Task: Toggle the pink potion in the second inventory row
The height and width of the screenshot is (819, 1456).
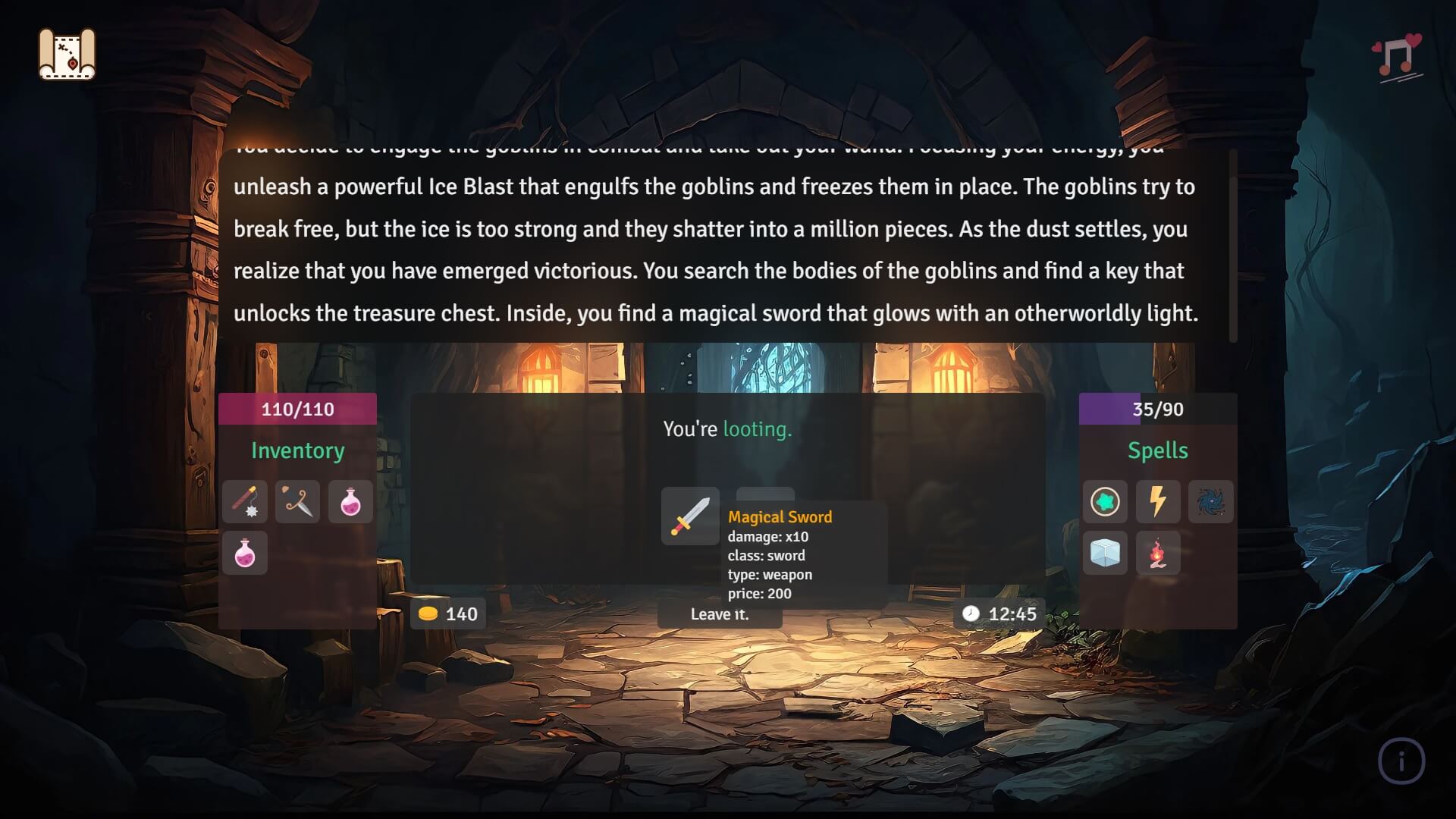Action: click(244, 554)
